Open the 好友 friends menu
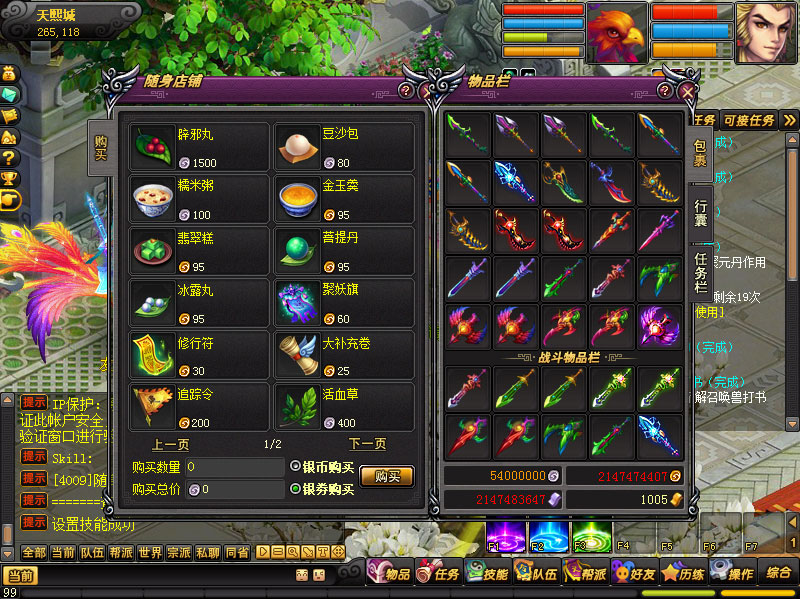 632,574
